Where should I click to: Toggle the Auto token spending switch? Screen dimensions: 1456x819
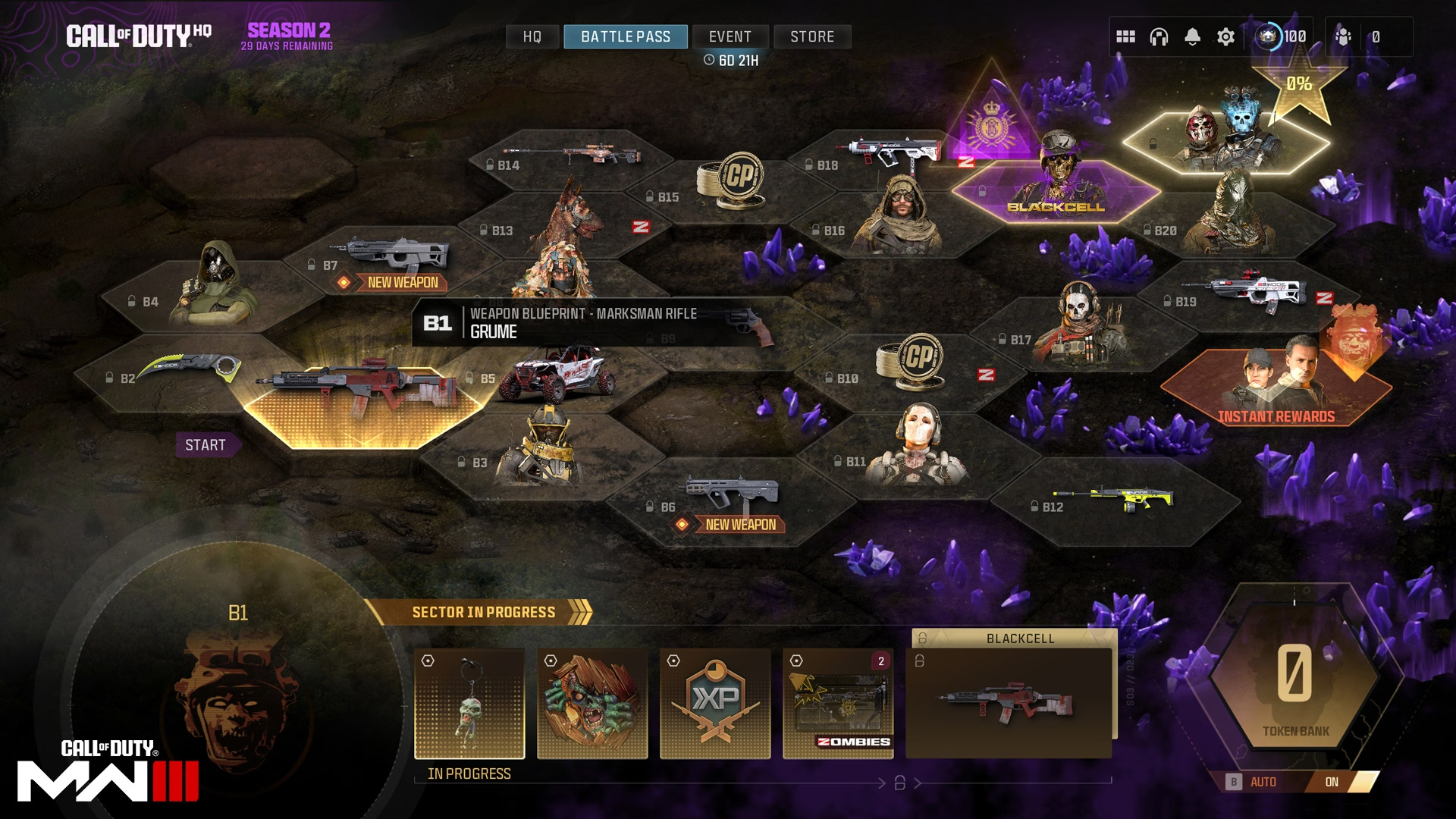1331,782
